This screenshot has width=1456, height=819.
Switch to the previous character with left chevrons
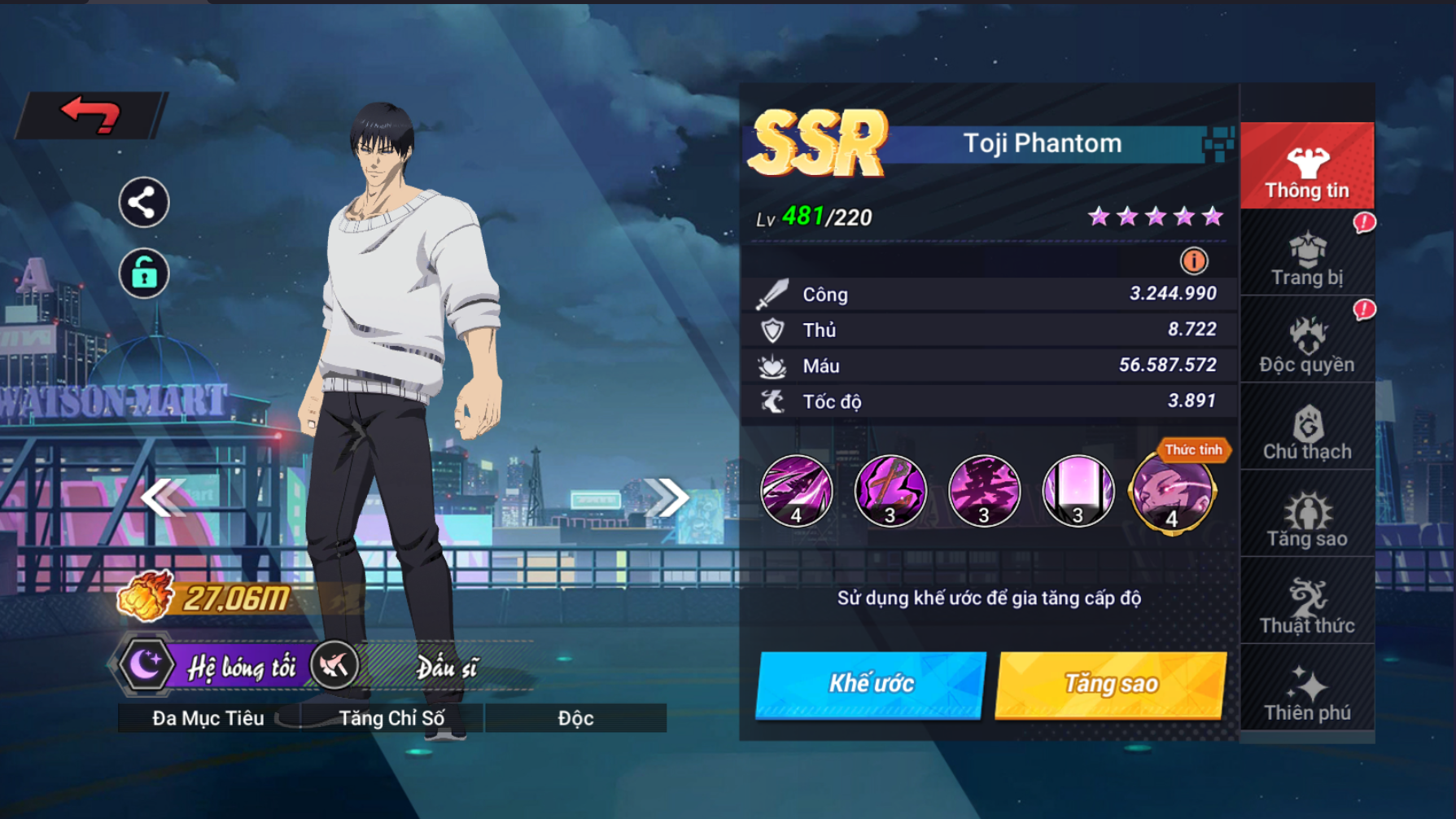coord(163,497)
